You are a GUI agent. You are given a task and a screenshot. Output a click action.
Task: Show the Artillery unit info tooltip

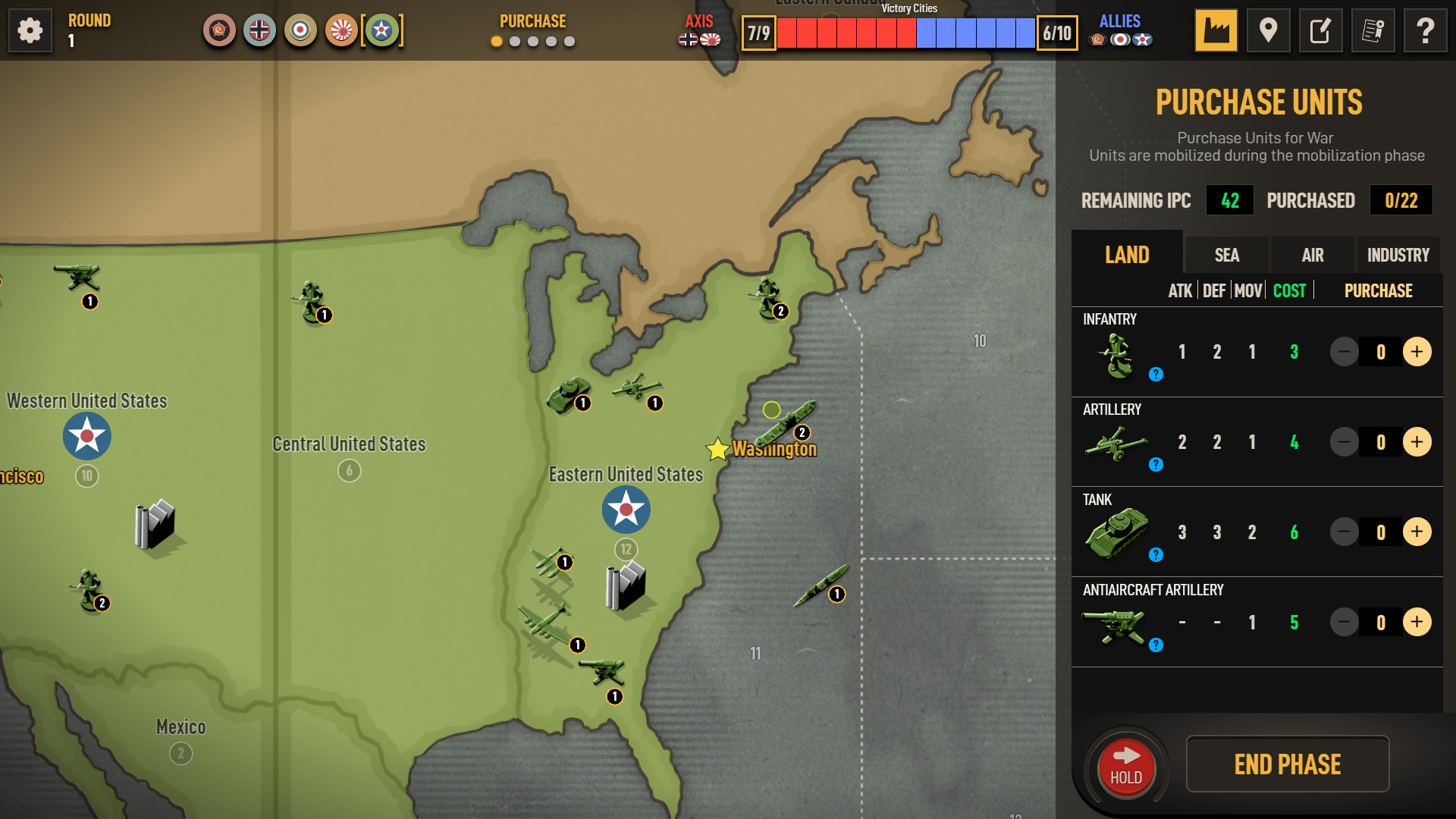pos(1156,465)
